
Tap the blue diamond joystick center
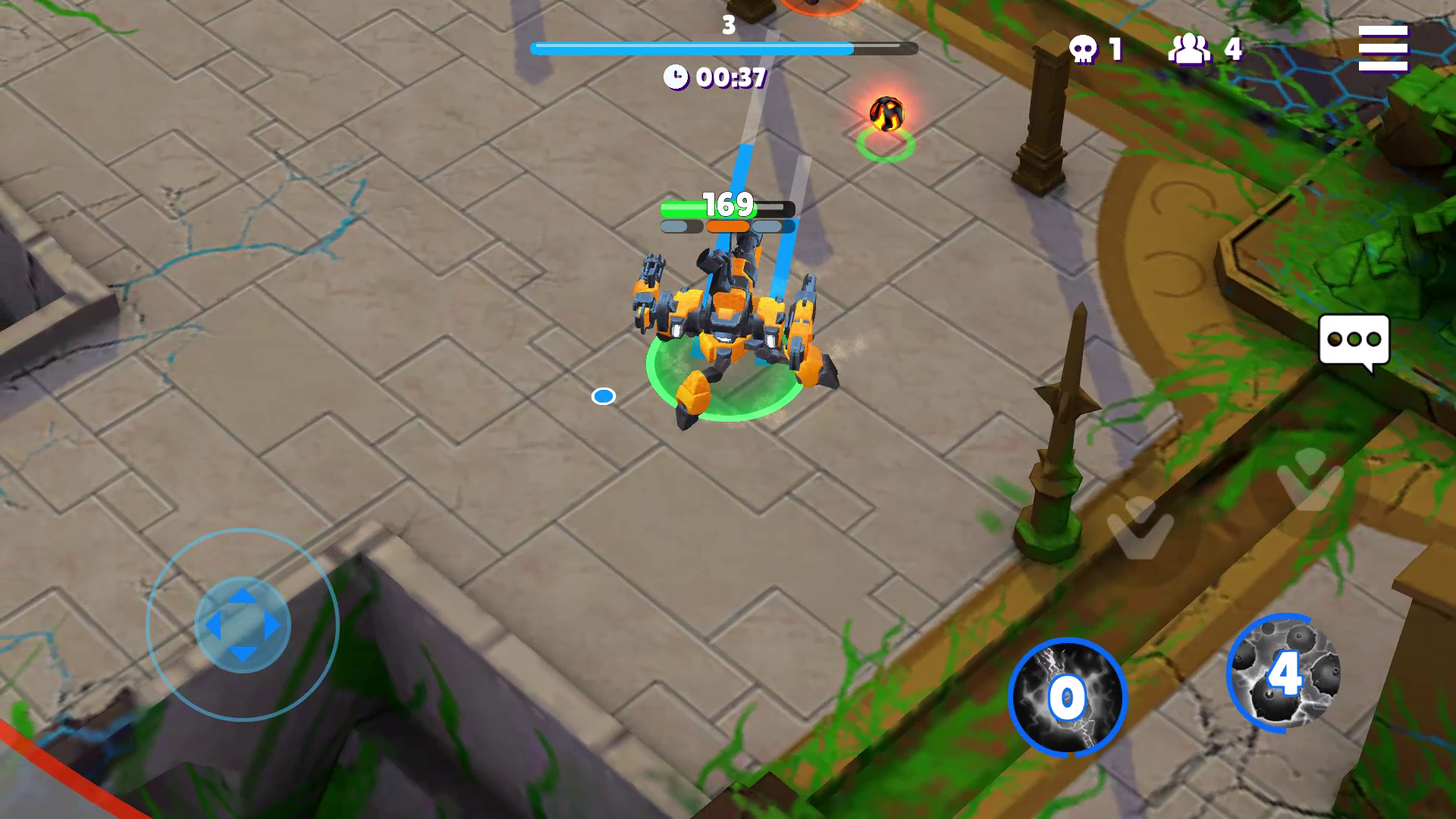click(241, 623)
